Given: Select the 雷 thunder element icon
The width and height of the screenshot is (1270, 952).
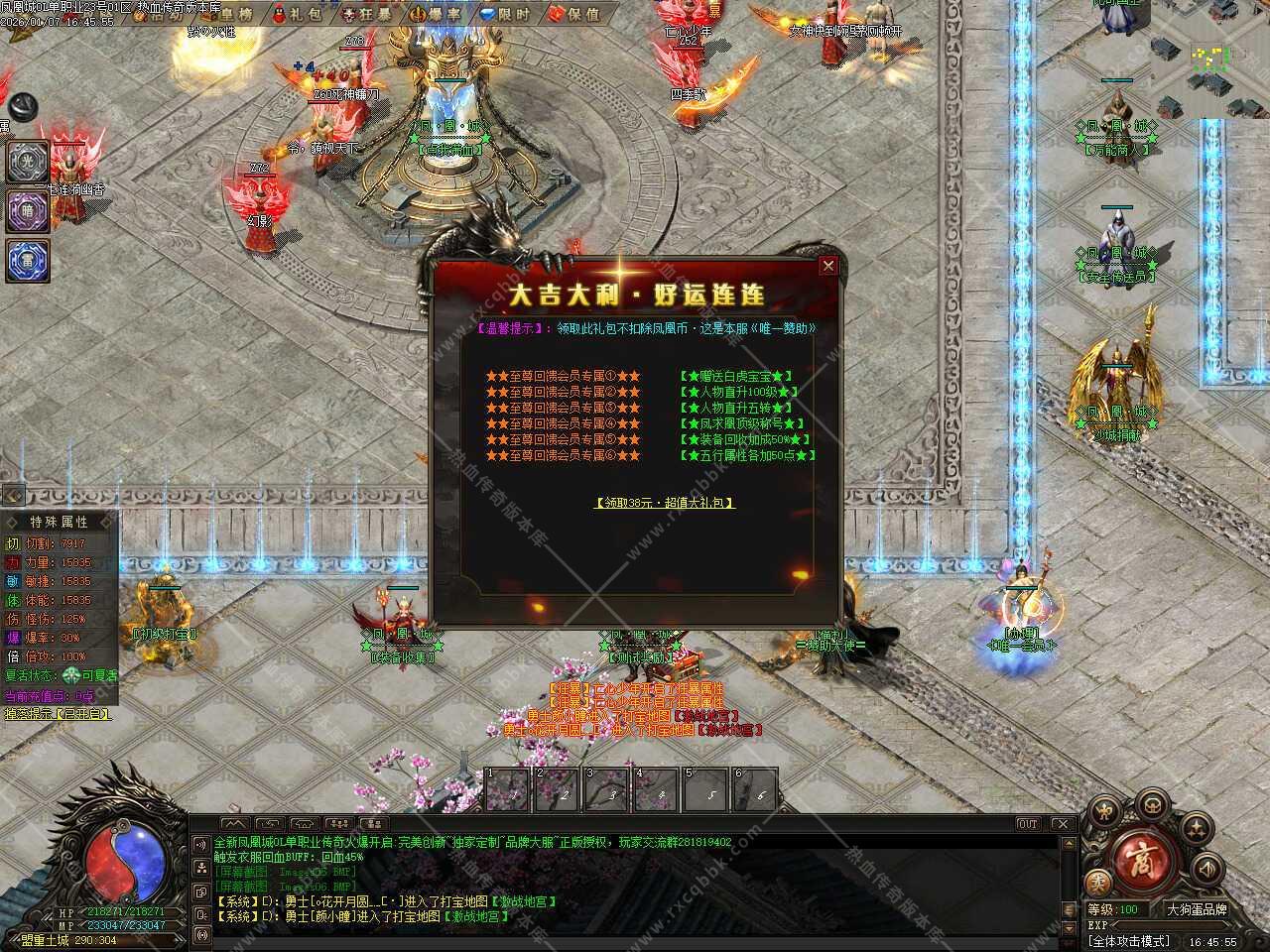Looking at the screenshot, I should [x=28, y=260].
